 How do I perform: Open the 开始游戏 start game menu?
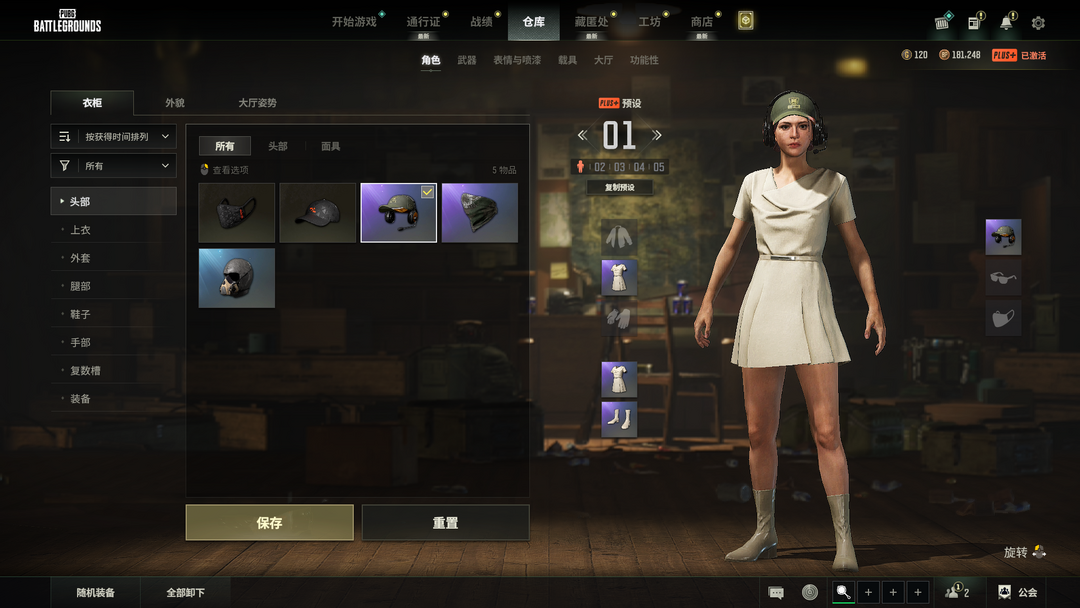pyautogui.click(x=354, y=21)
